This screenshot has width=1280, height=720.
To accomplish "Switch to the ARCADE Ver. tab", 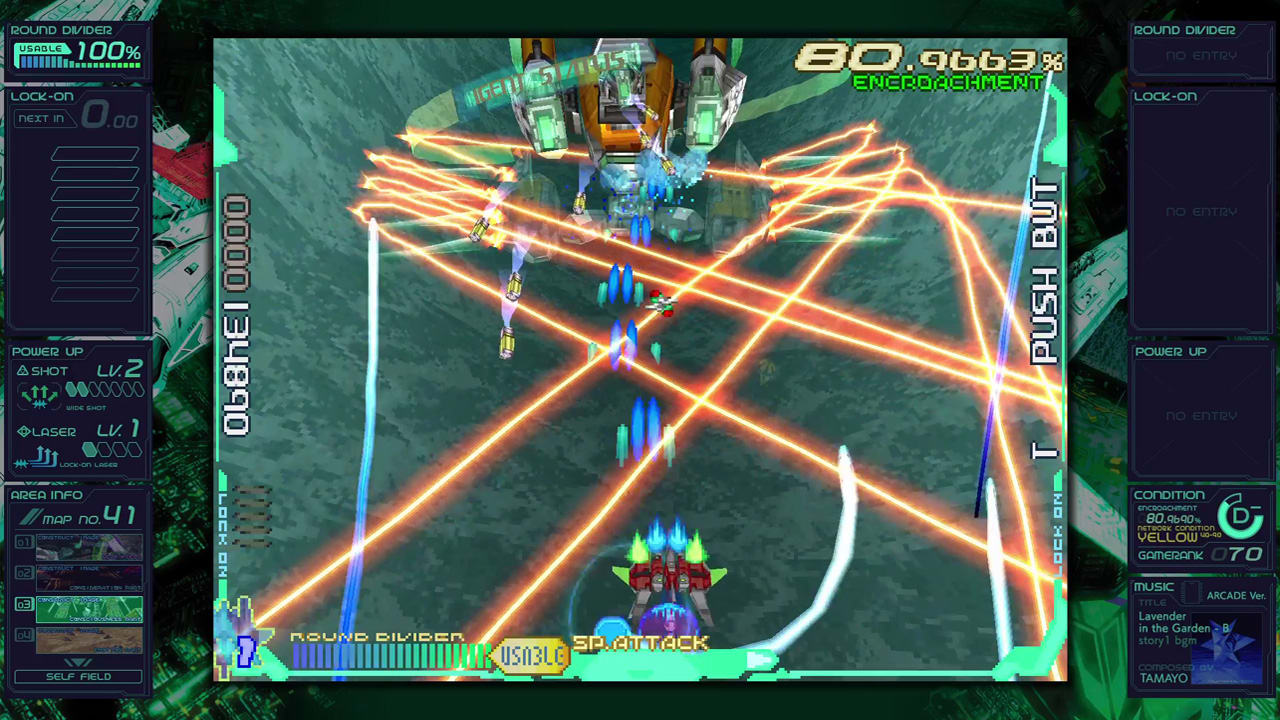I will [1237, 596].
